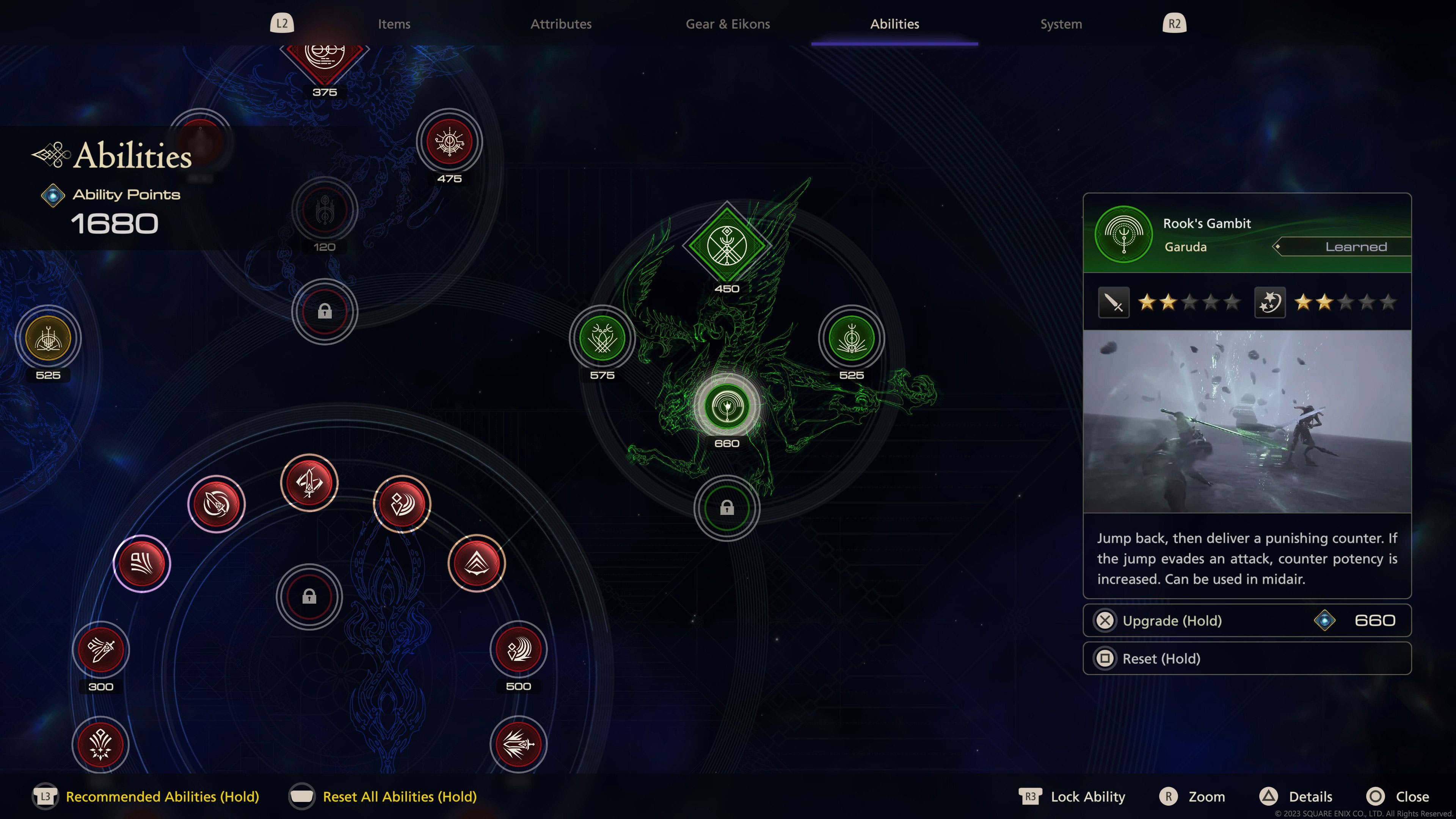The height and width of the screenshot is (819, 1456).
Task: Pick the red sword ability costing 300
Action: click(x=100, y=650)
